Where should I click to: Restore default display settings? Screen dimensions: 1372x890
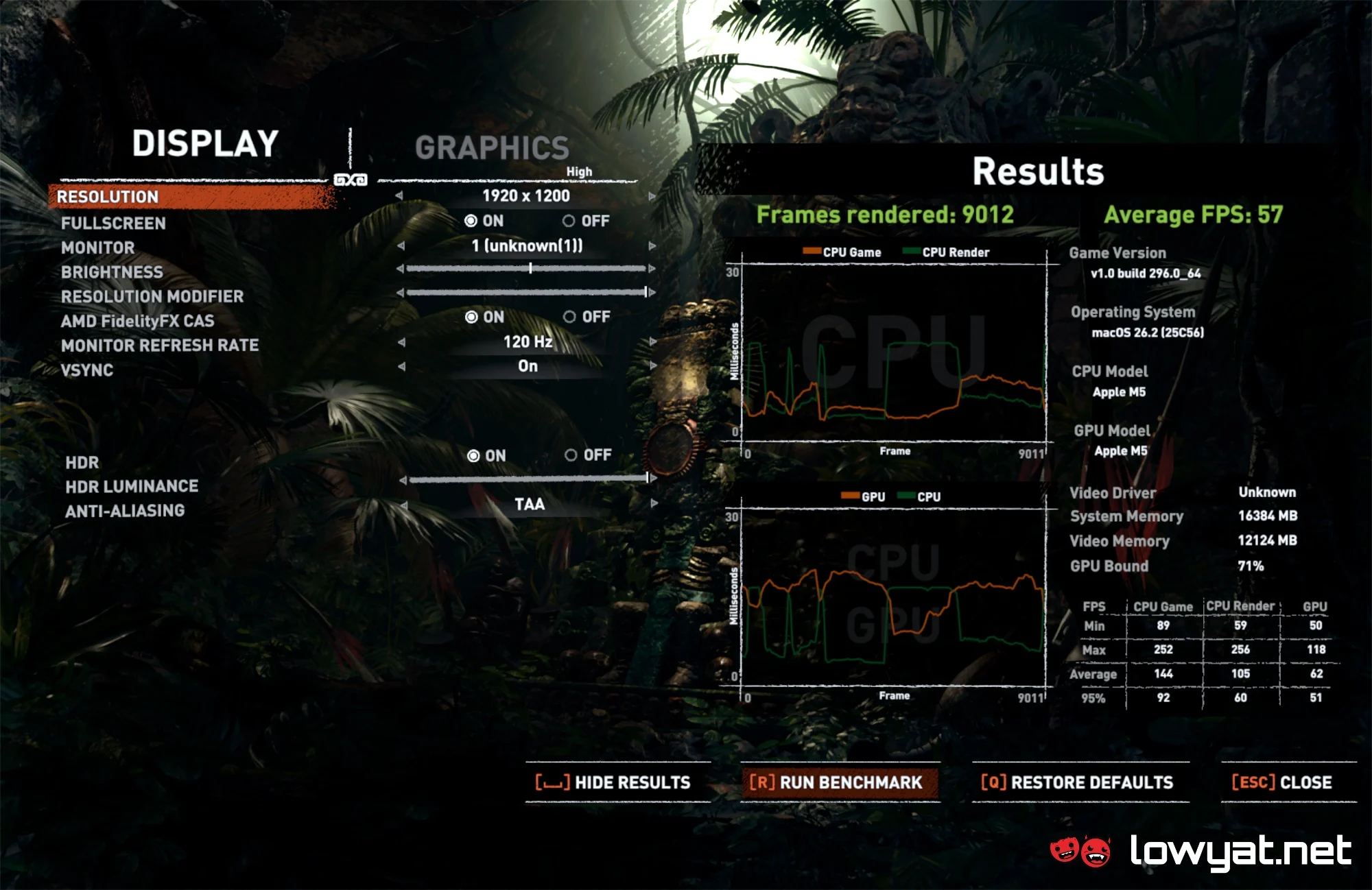[x=1078, y=782]
